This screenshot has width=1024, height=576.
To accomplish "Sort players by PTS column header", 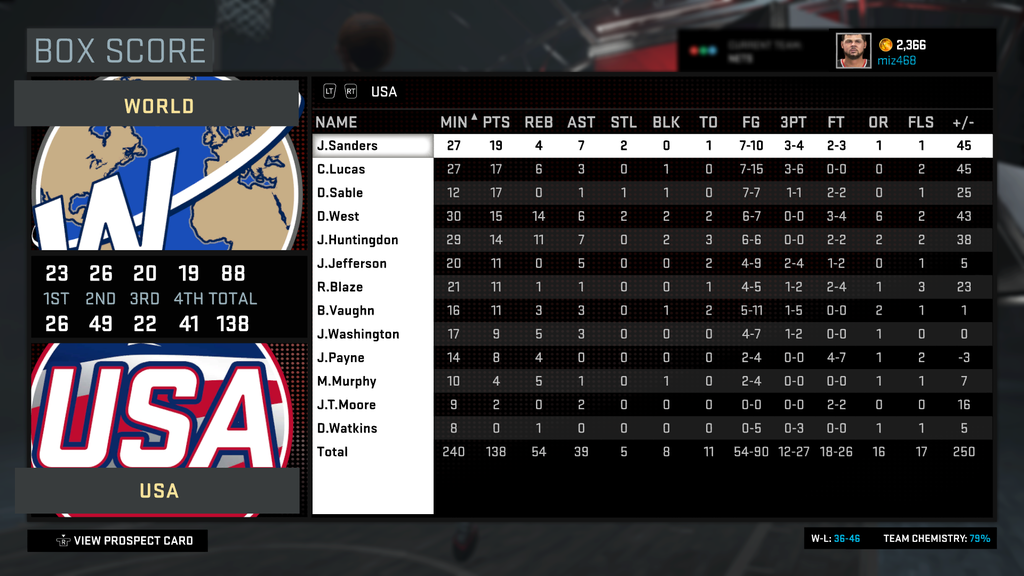I will coord(496,122).
